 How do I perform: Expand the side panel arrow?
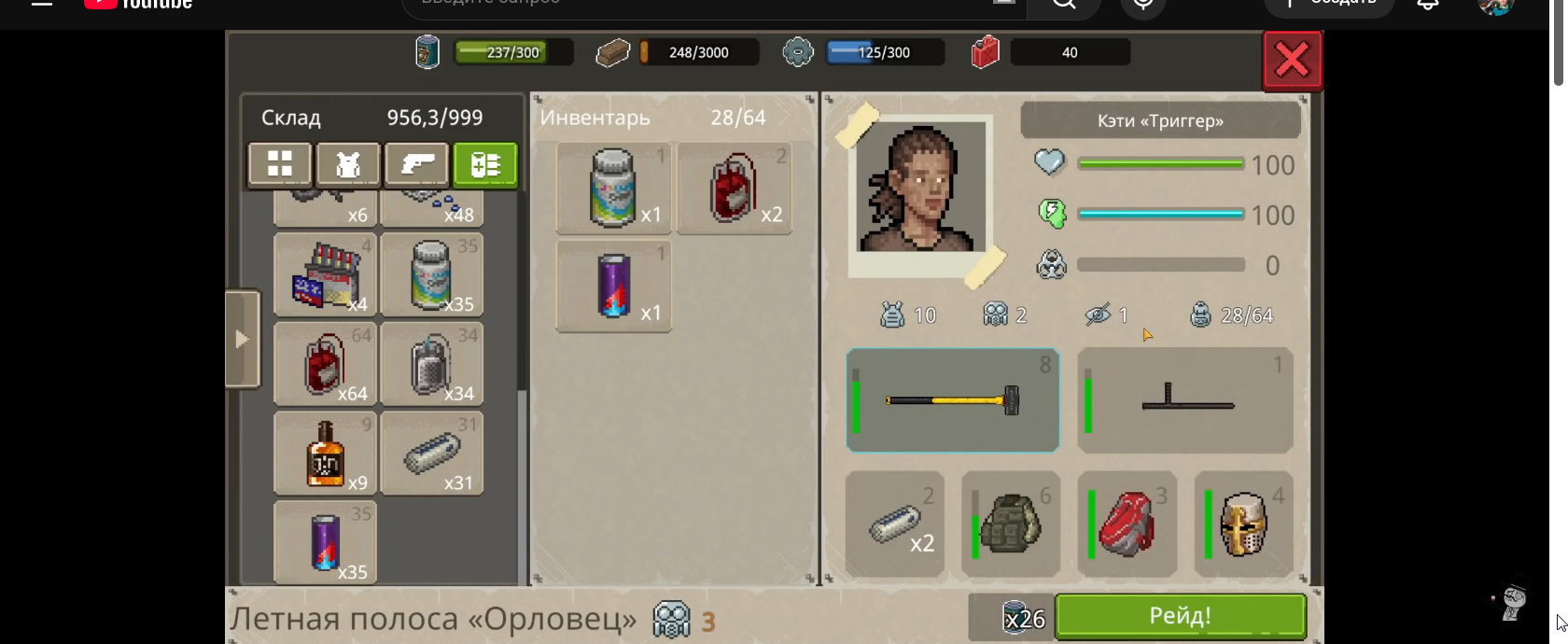point(242,339)
